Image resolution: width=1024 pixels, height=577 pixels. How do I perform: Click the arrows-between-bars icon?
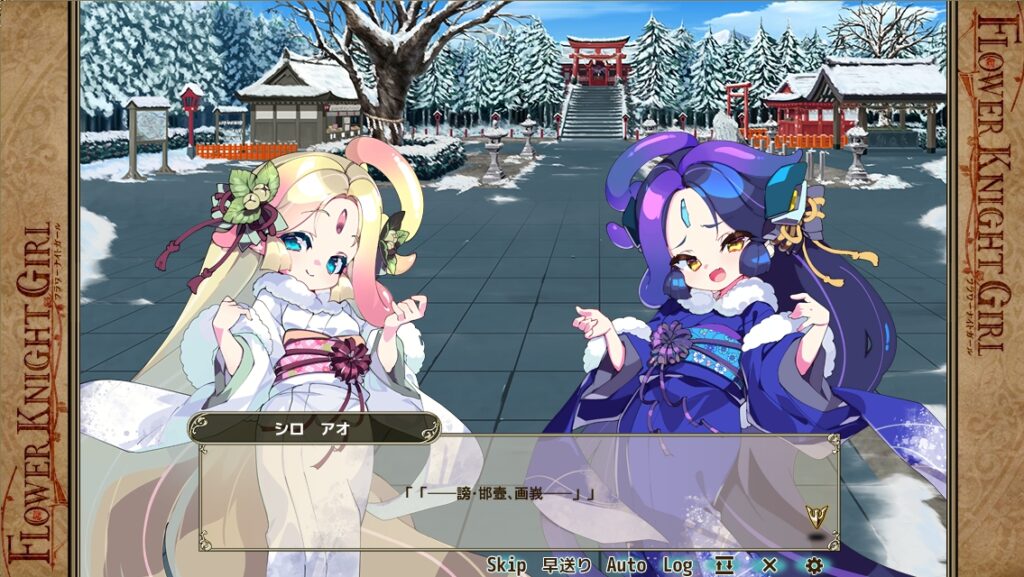point(724,565)
